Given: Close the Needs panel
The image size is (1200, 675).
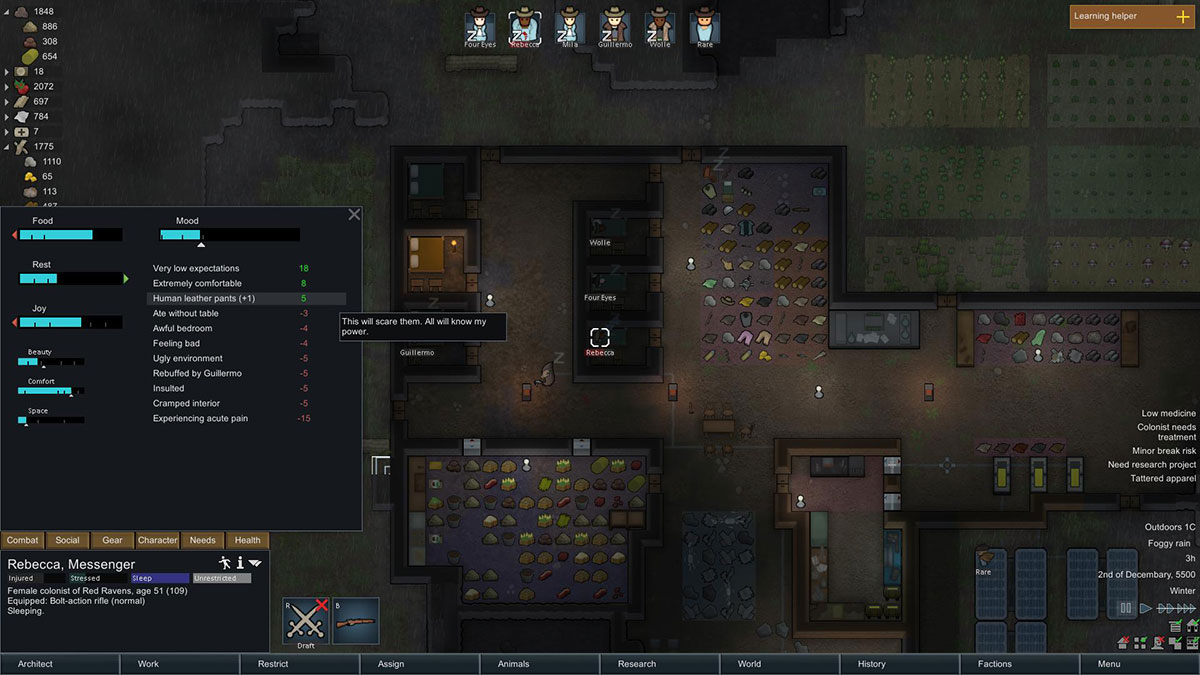Looking at the screenshot, I should click(x=354, y=214).
